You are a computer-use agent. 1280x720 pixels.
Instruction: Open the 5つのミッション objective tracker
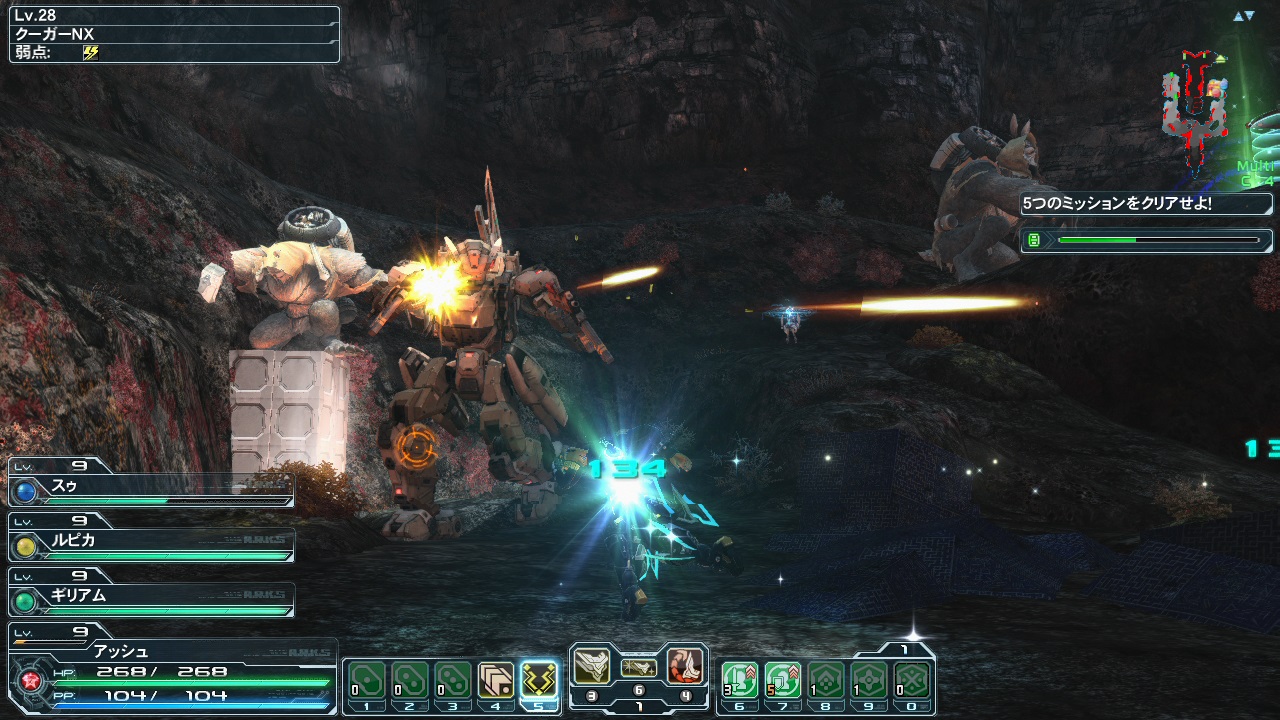click(x=1146, y=204)
